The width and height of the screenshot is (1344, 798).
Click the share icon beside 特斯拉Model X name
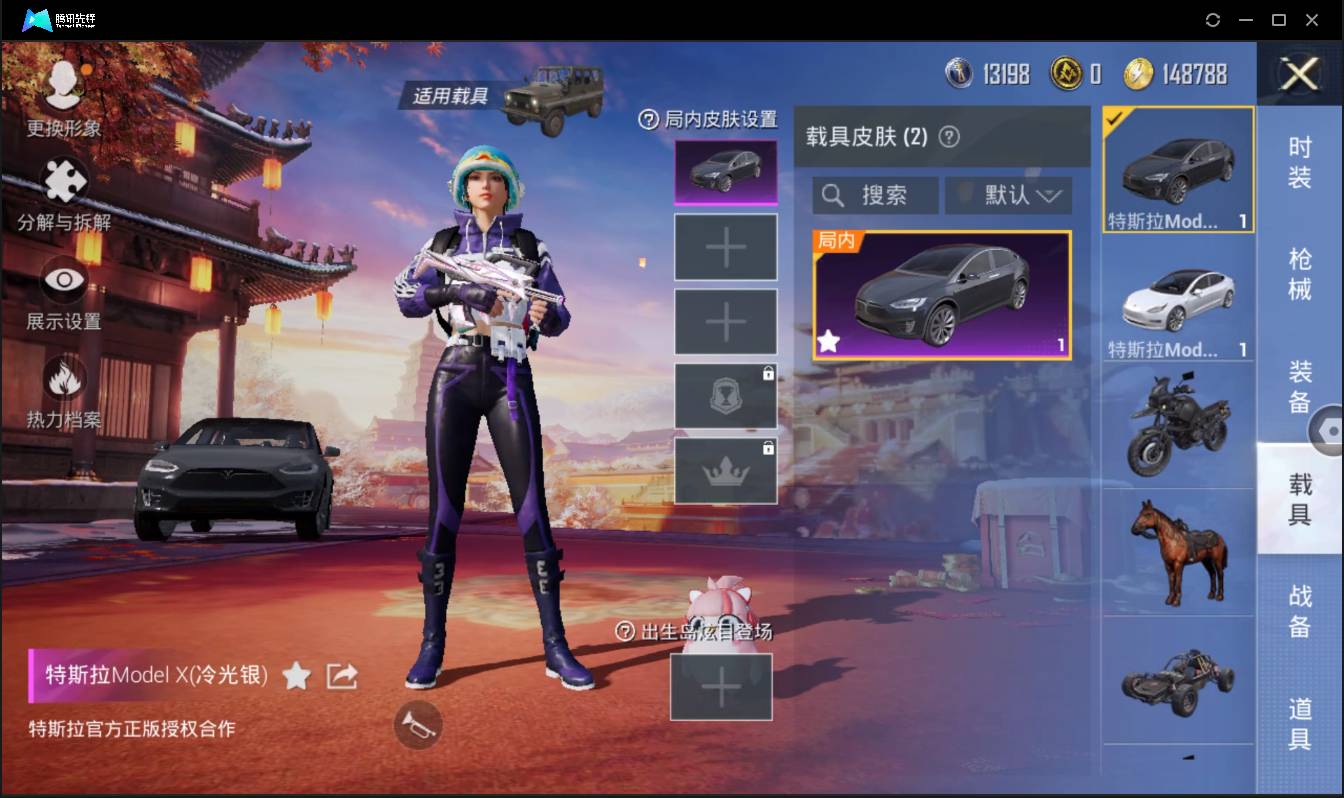coord(341,676)
